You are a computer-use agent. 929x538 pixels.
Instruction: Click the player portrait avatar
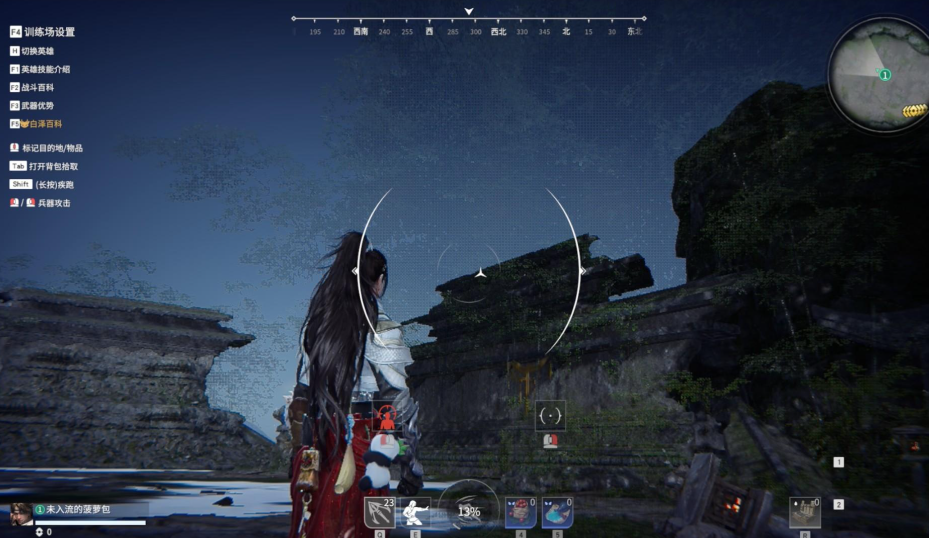coord(21,514)
